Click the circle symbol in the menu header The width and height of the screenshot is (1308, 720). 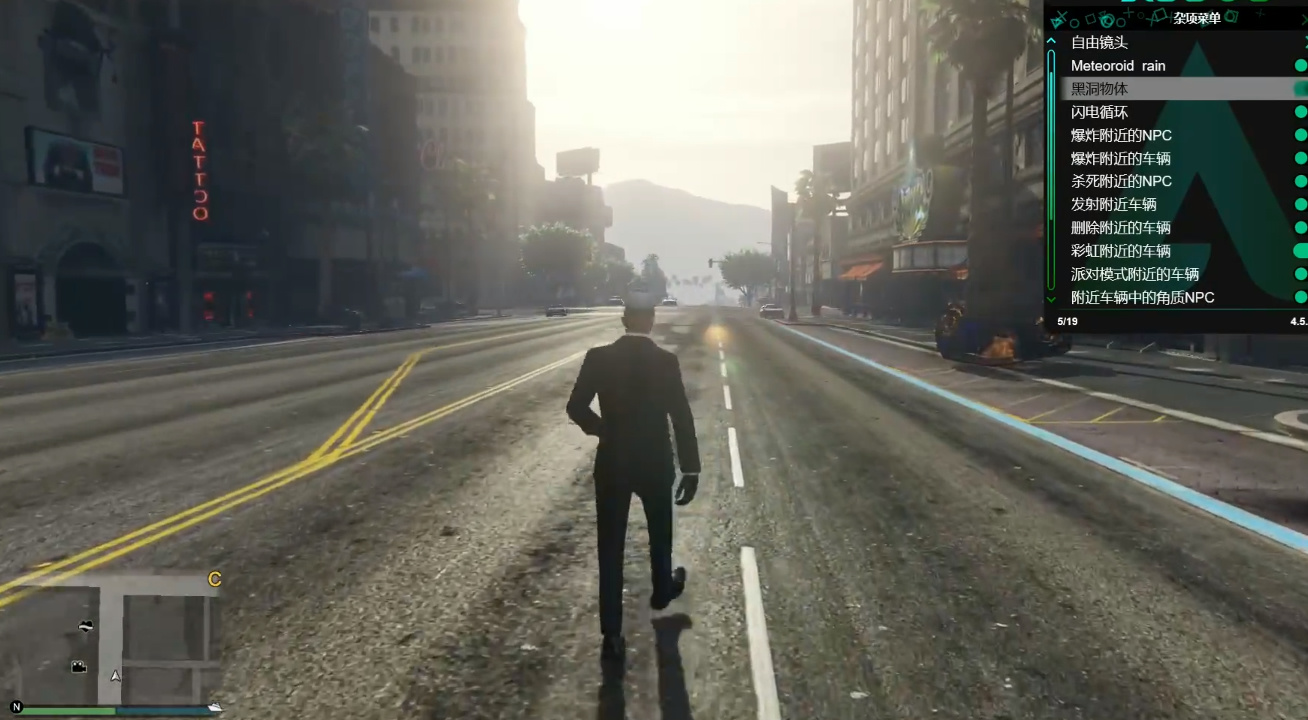pyautogui.click(x=1074, y=21)
